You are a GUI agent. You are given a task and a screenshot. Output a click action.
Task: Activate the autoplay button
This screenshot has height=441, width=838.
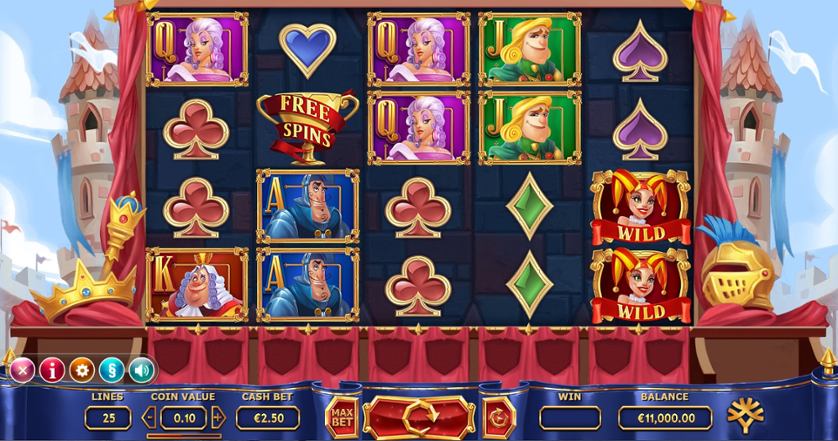tap(497, 416)
